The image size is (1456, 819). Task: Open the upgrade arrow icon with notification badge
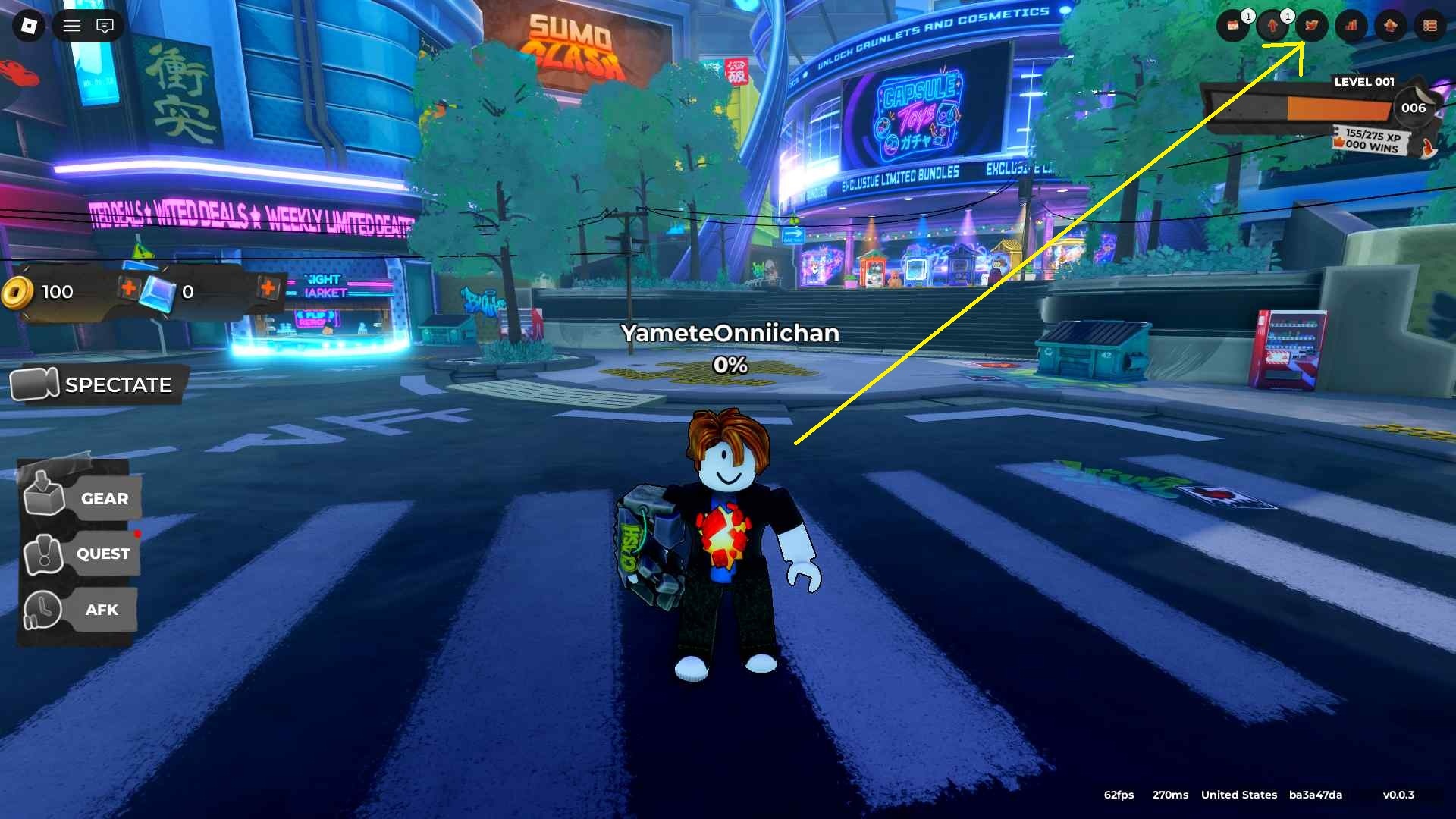(1271, 25)
